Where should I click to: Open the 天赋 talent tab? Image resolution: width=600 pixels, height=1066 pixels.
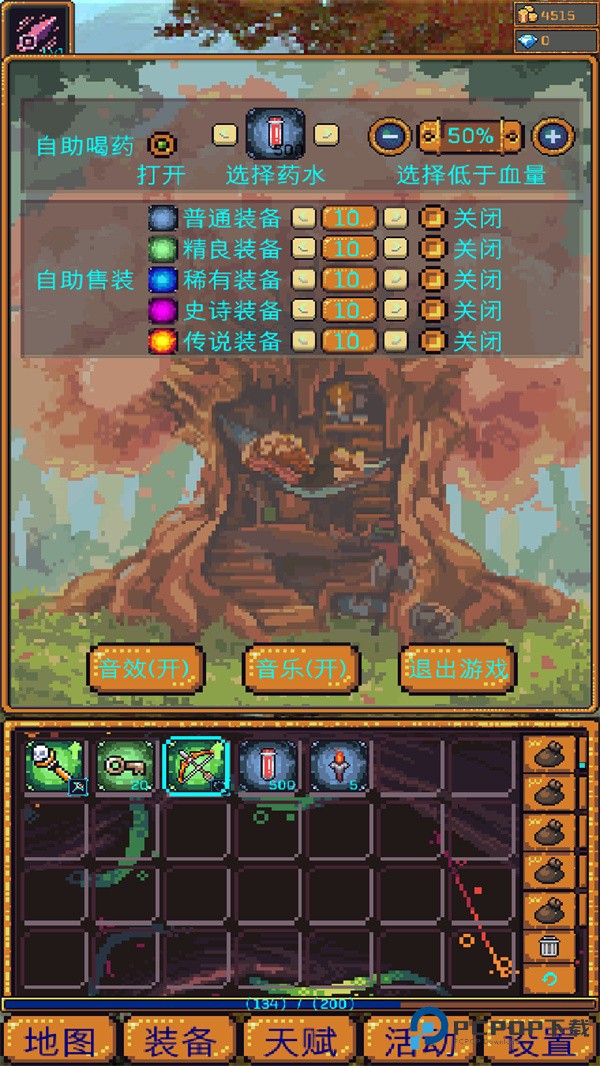pos(300,1042)
